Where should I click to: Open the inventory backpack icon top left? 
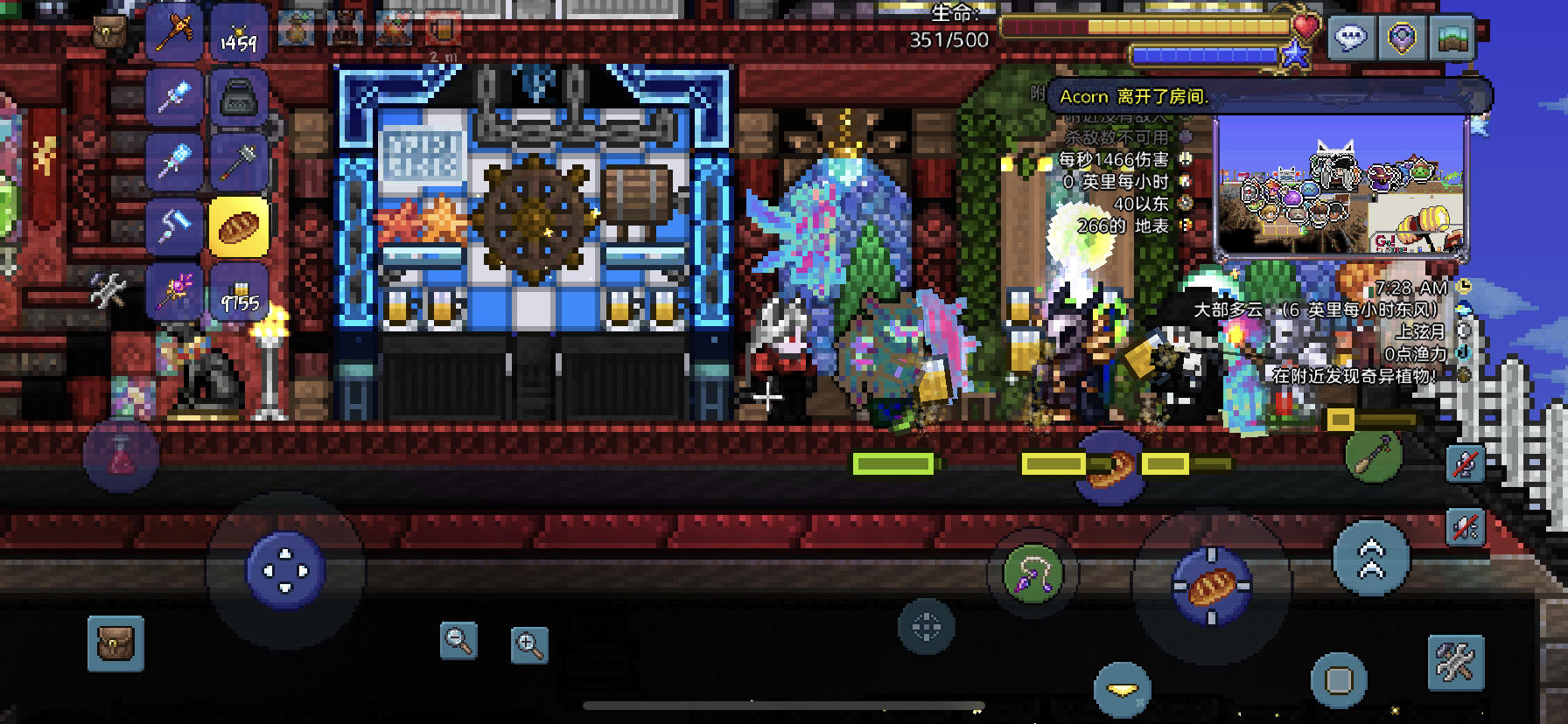109,31
